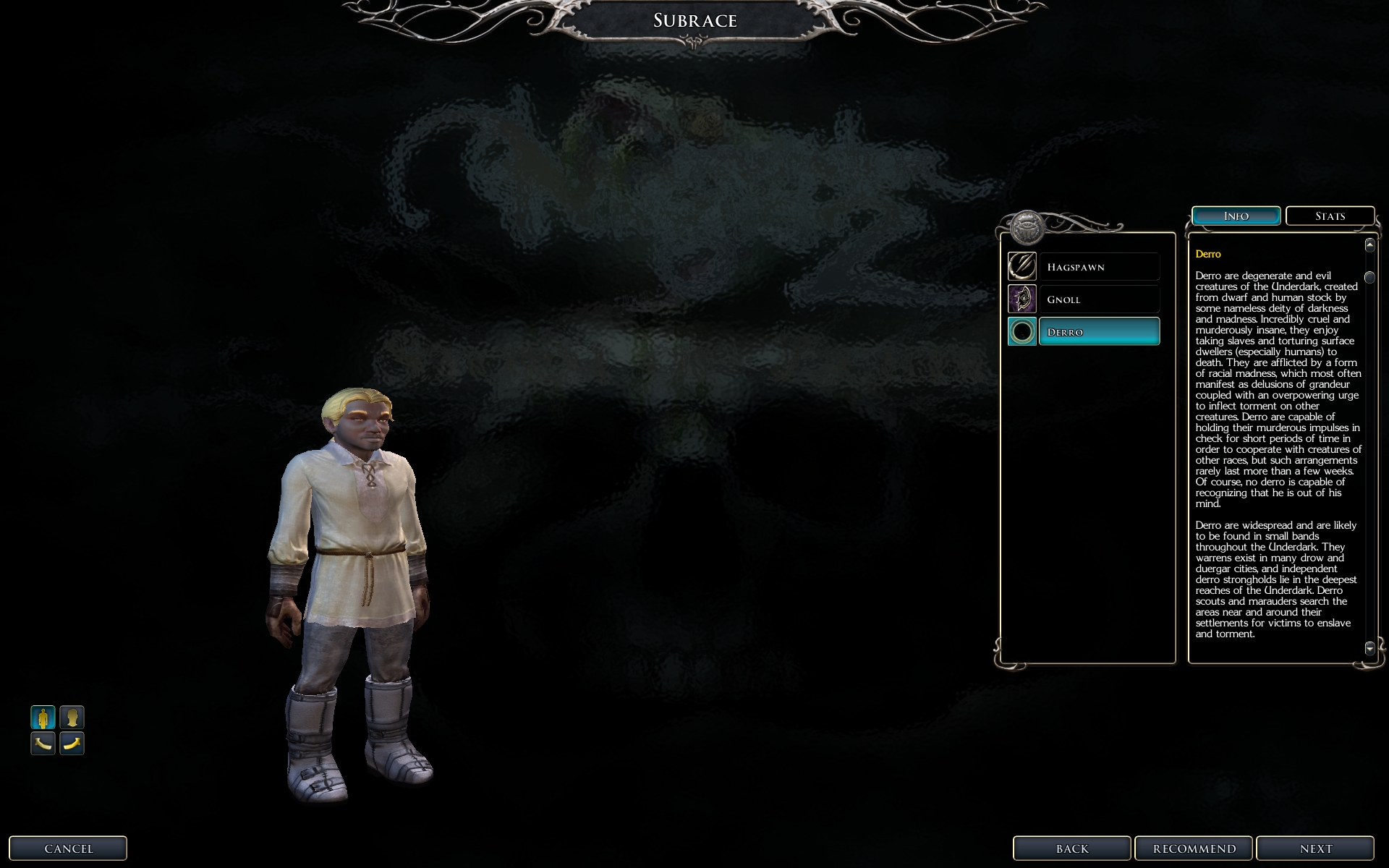This screenshot has width=1389, height=868.
Task: Click the Recommend button
Action: 1194,848
